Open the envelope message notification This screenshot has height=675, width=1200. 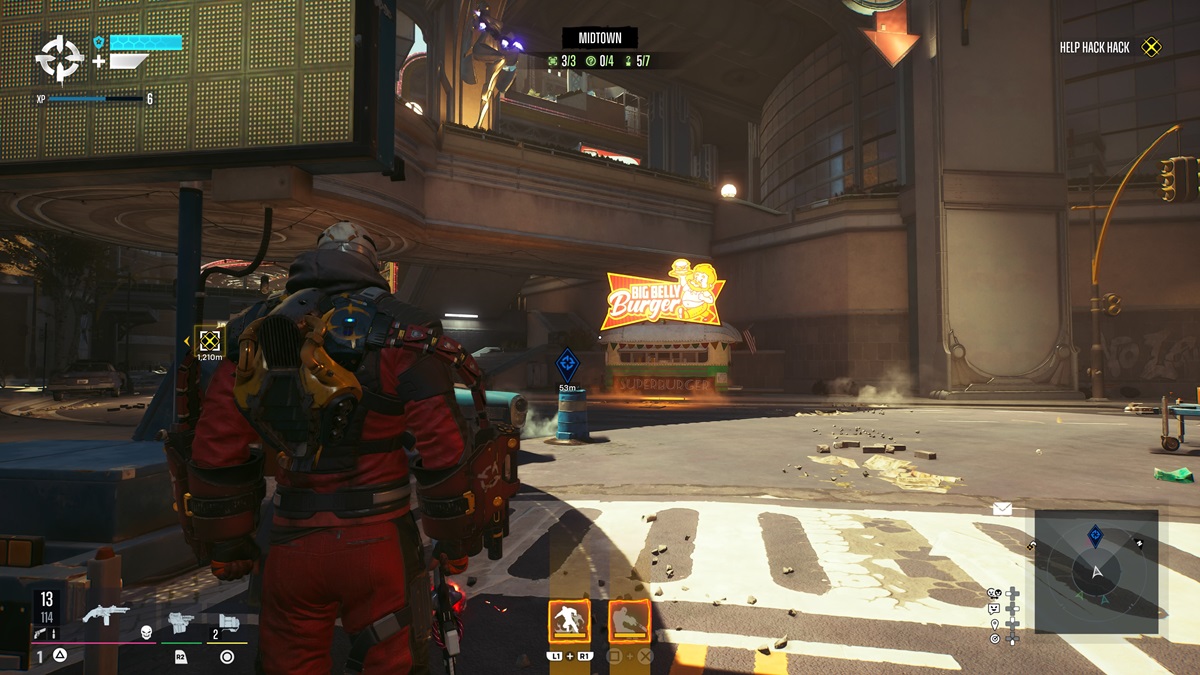pyautogui.click(x=1002, y=509)
